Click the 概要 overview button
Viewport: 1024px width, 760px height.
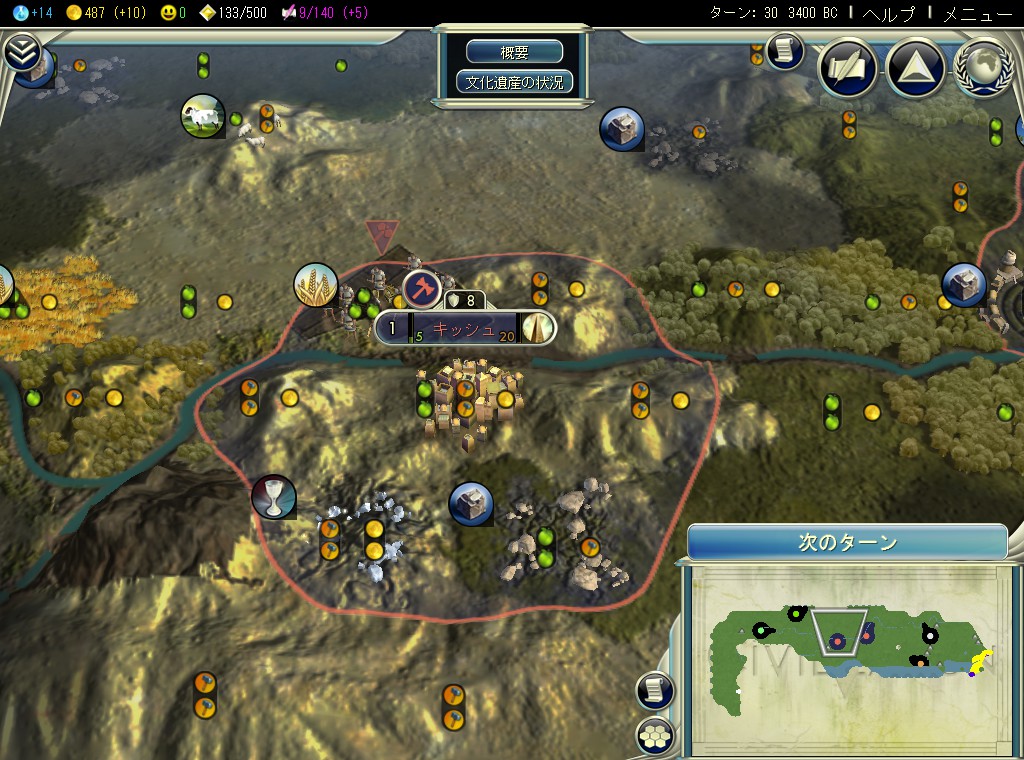point(515,52)
